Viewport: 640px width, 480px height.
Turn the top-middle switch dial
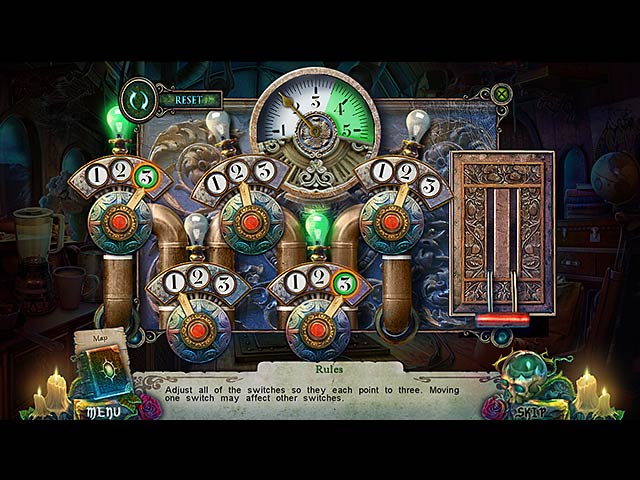(252, 220)
